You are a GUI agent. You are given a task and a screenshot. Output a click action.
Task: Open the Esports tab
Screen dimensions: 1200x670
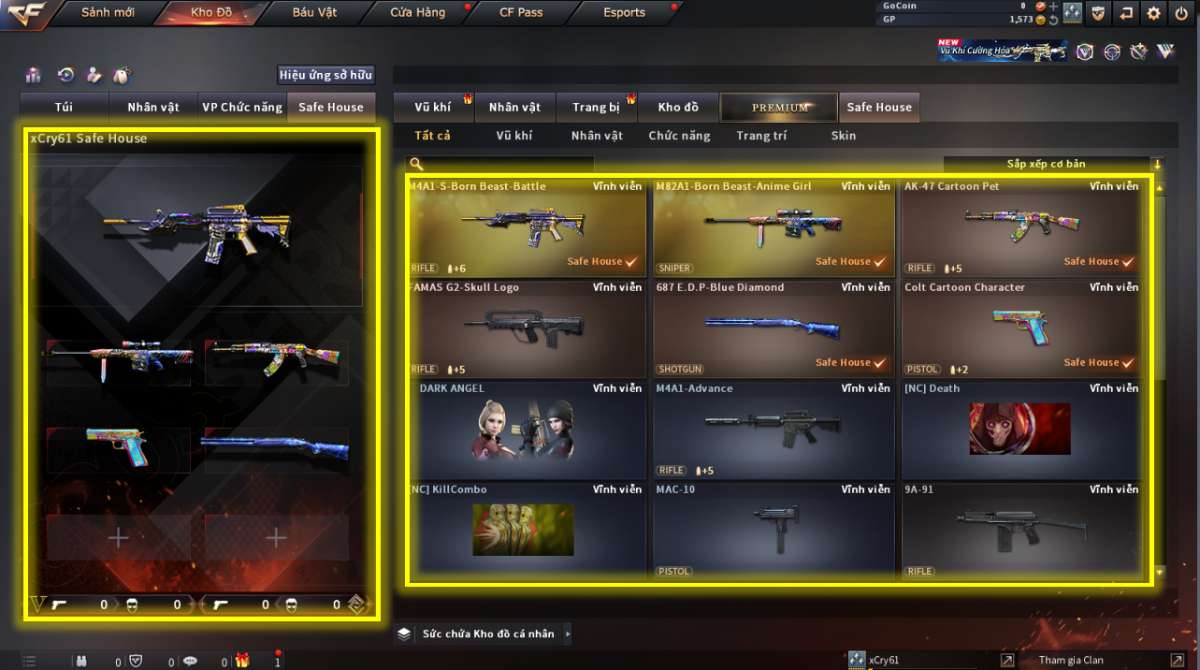[x=624, y=13]
